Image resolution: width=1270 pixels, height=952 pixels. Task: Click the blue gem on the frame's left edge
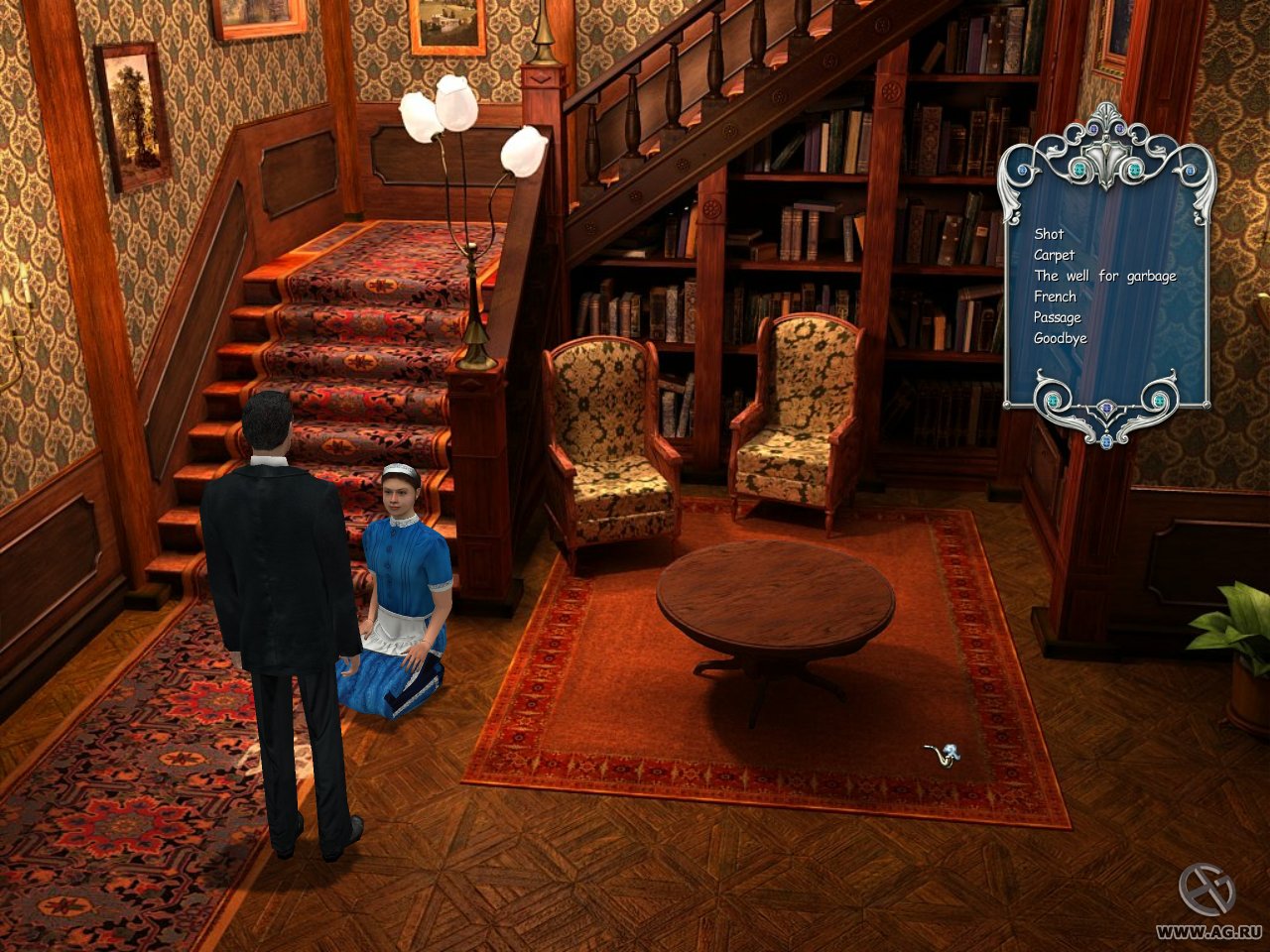[1021, 170]
